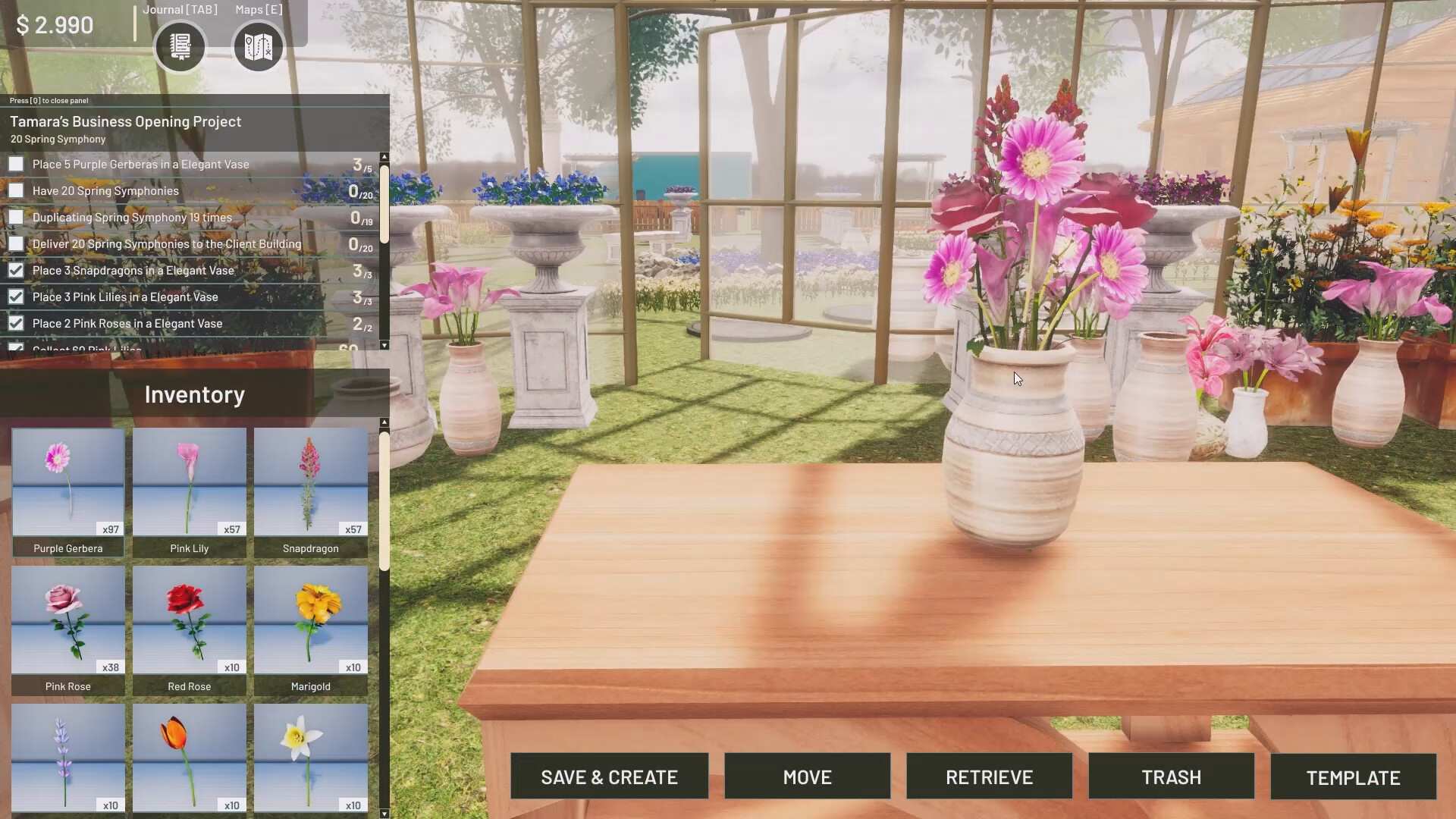Click the quest panel scroll-down arrow

(384, 345)
